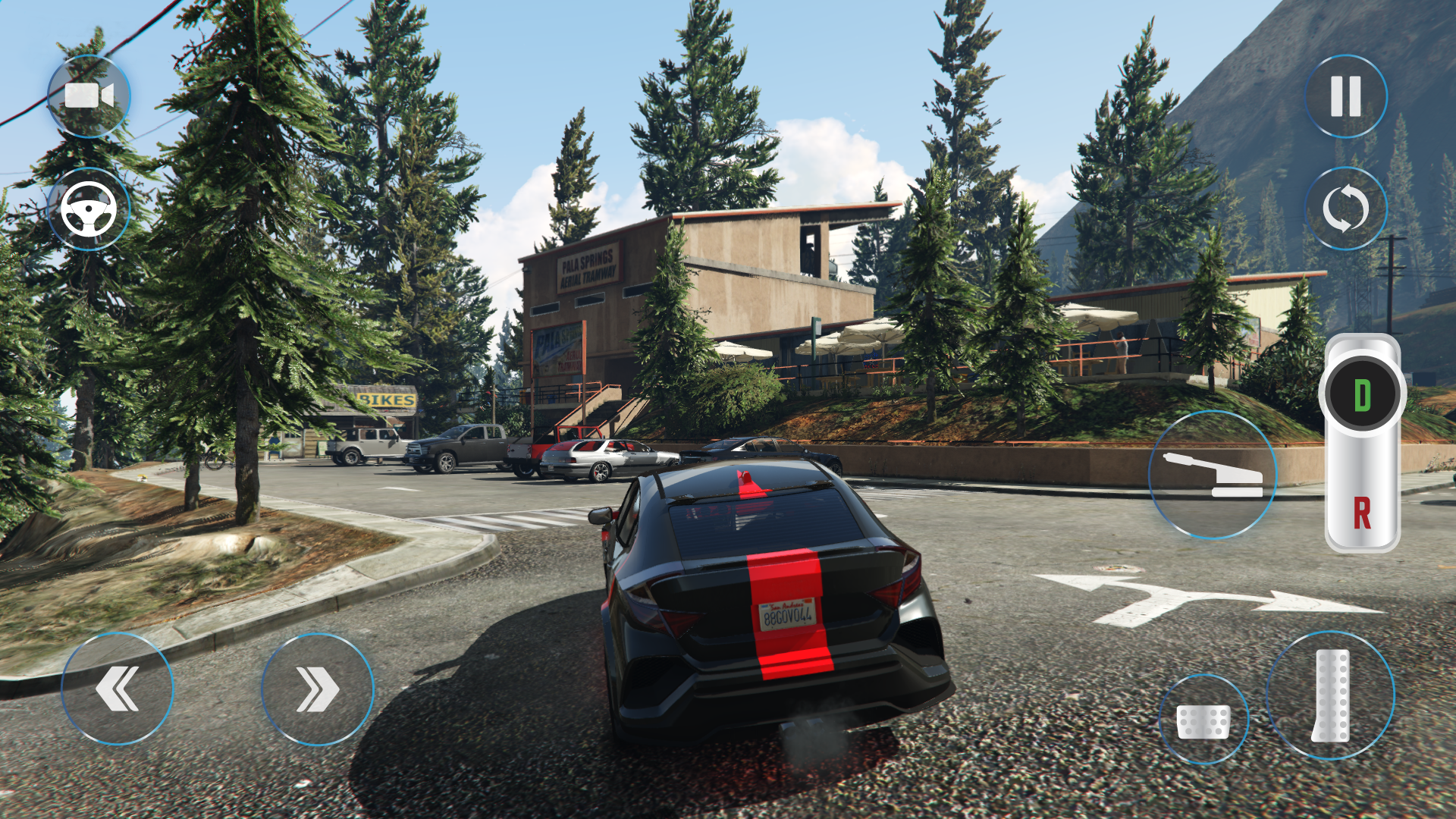
Task: Tap the D gear indicator on the shifter
Action: click(1365, 393)
